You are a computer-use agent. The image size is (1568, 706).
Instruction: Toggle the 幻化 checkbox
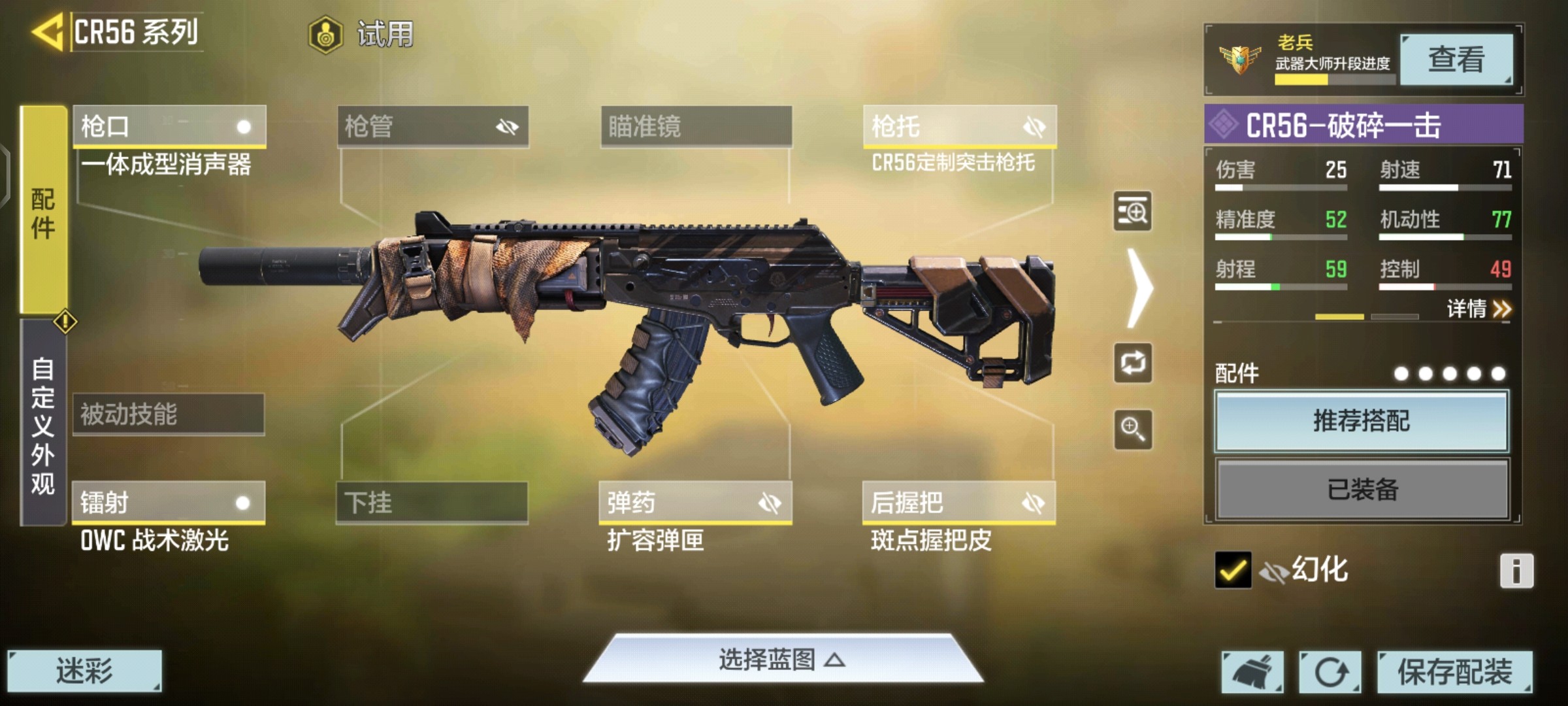(x=1233, y=570)
